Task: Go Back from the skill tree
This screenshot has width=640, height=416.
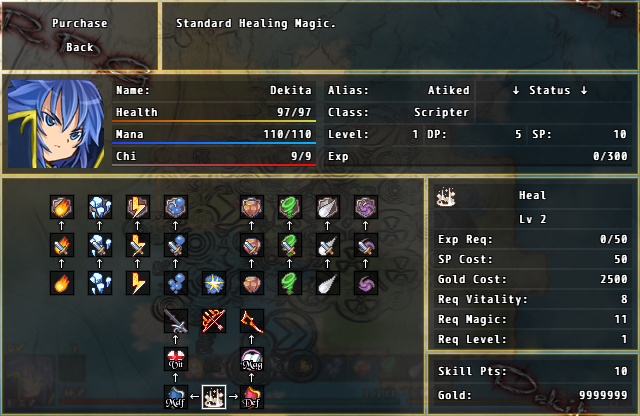Action: [x=80, y=47]
